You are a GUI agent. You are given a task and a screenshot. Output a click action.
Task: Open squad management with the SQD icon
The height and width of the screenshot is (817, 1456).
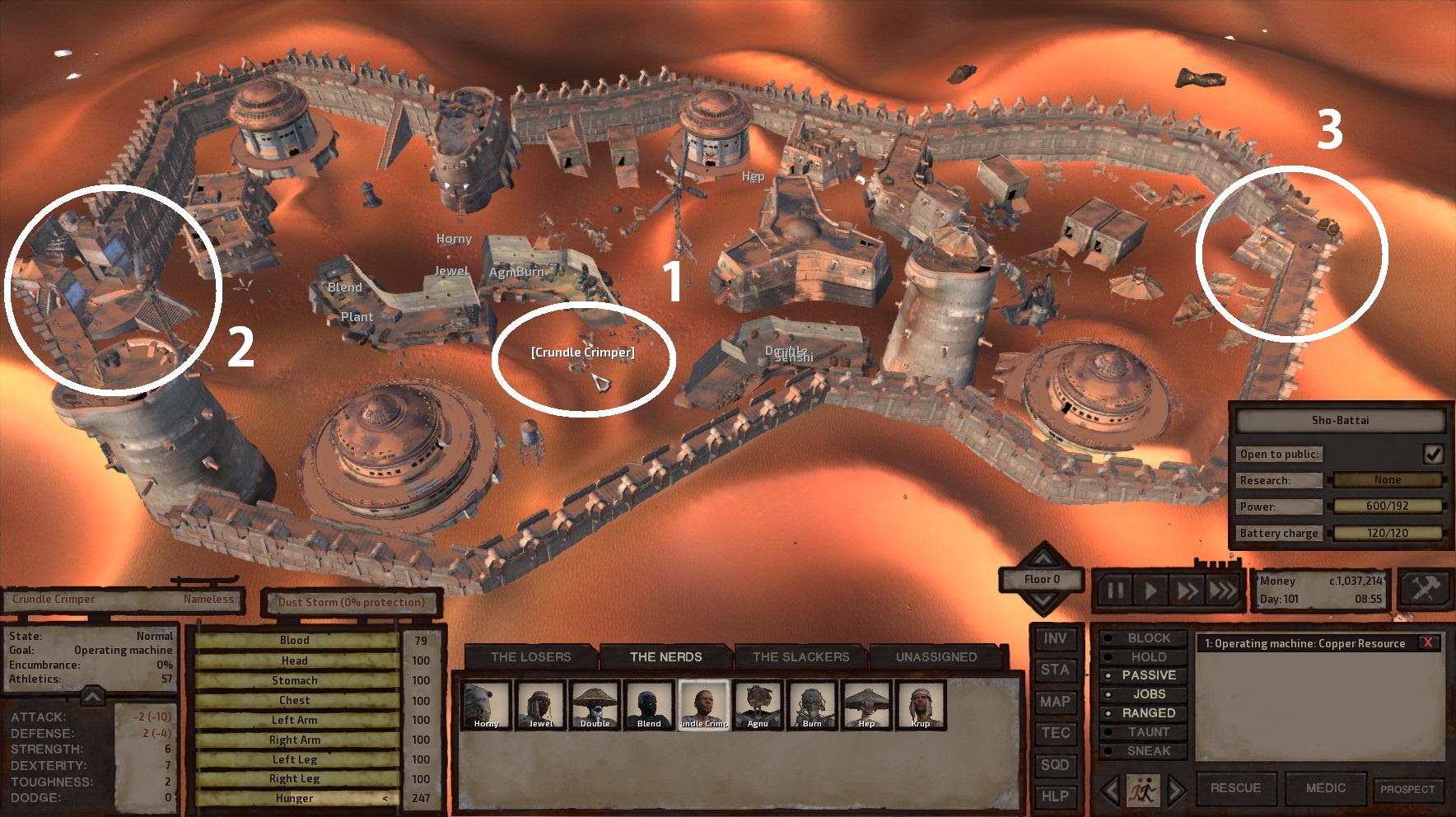point(1055,765)
